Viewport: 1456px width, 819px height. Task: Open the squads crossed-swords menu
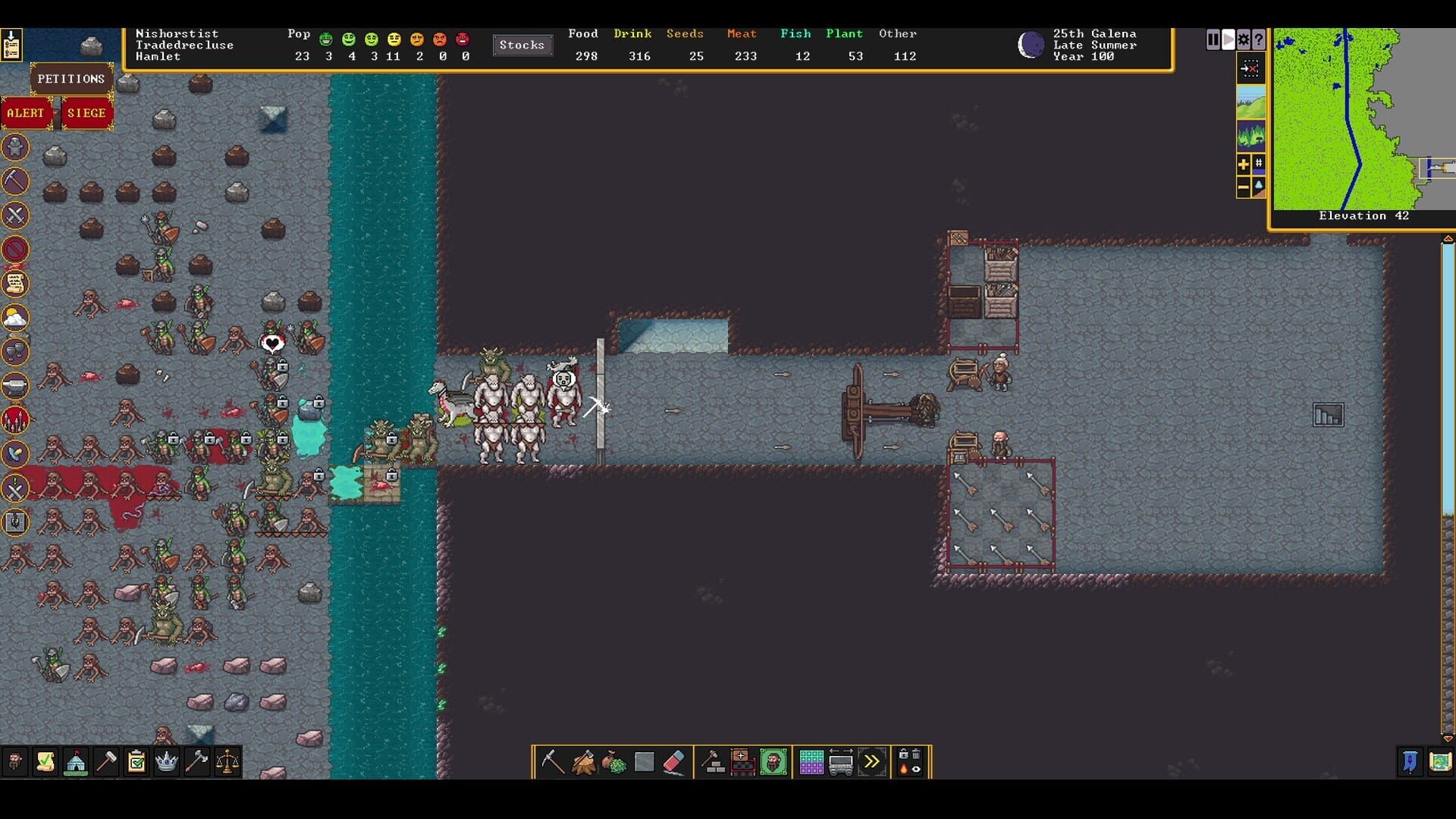click(x=14, y=216)
